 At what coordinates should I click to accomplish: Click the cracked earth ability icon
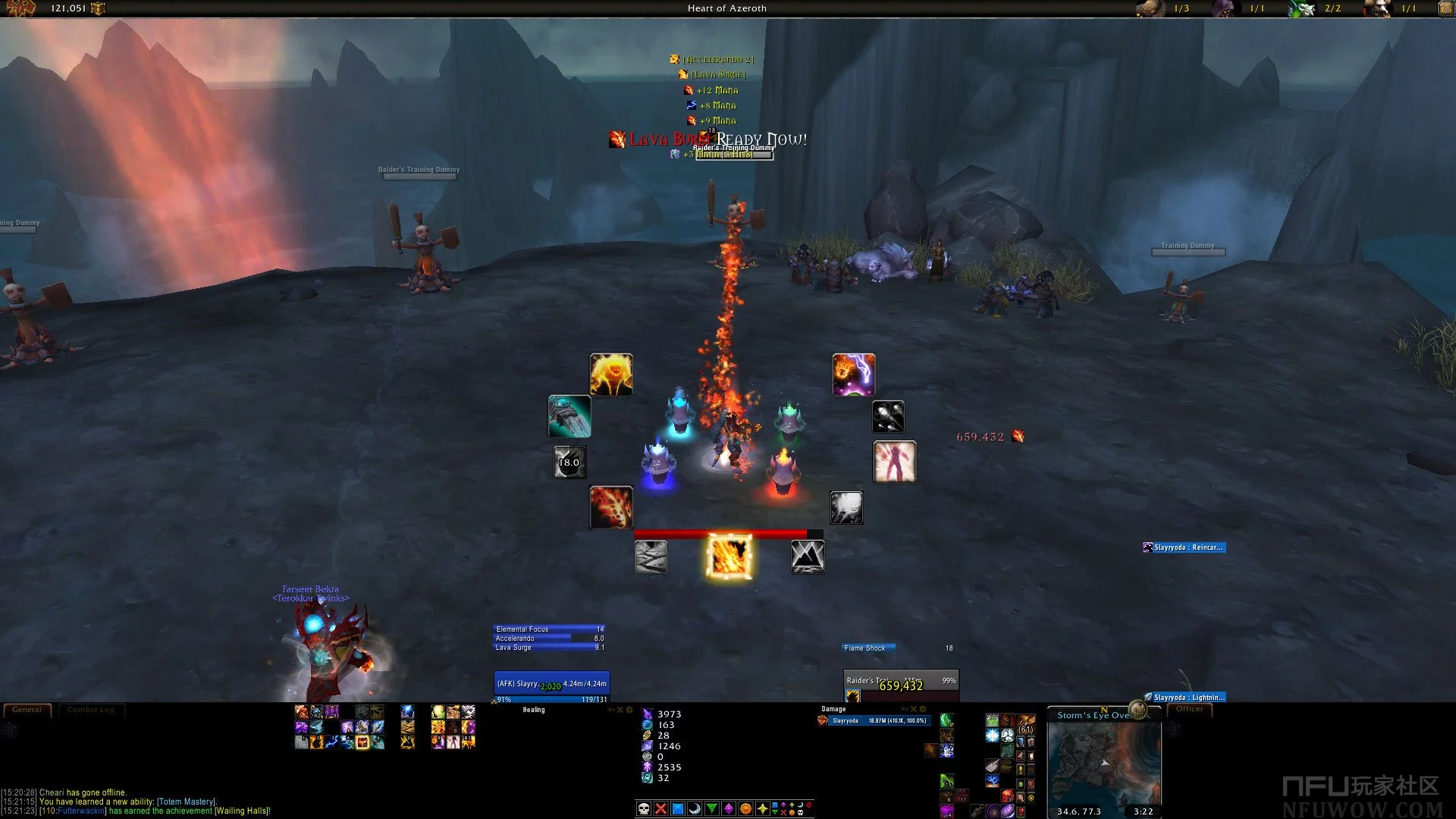[651, 557]
